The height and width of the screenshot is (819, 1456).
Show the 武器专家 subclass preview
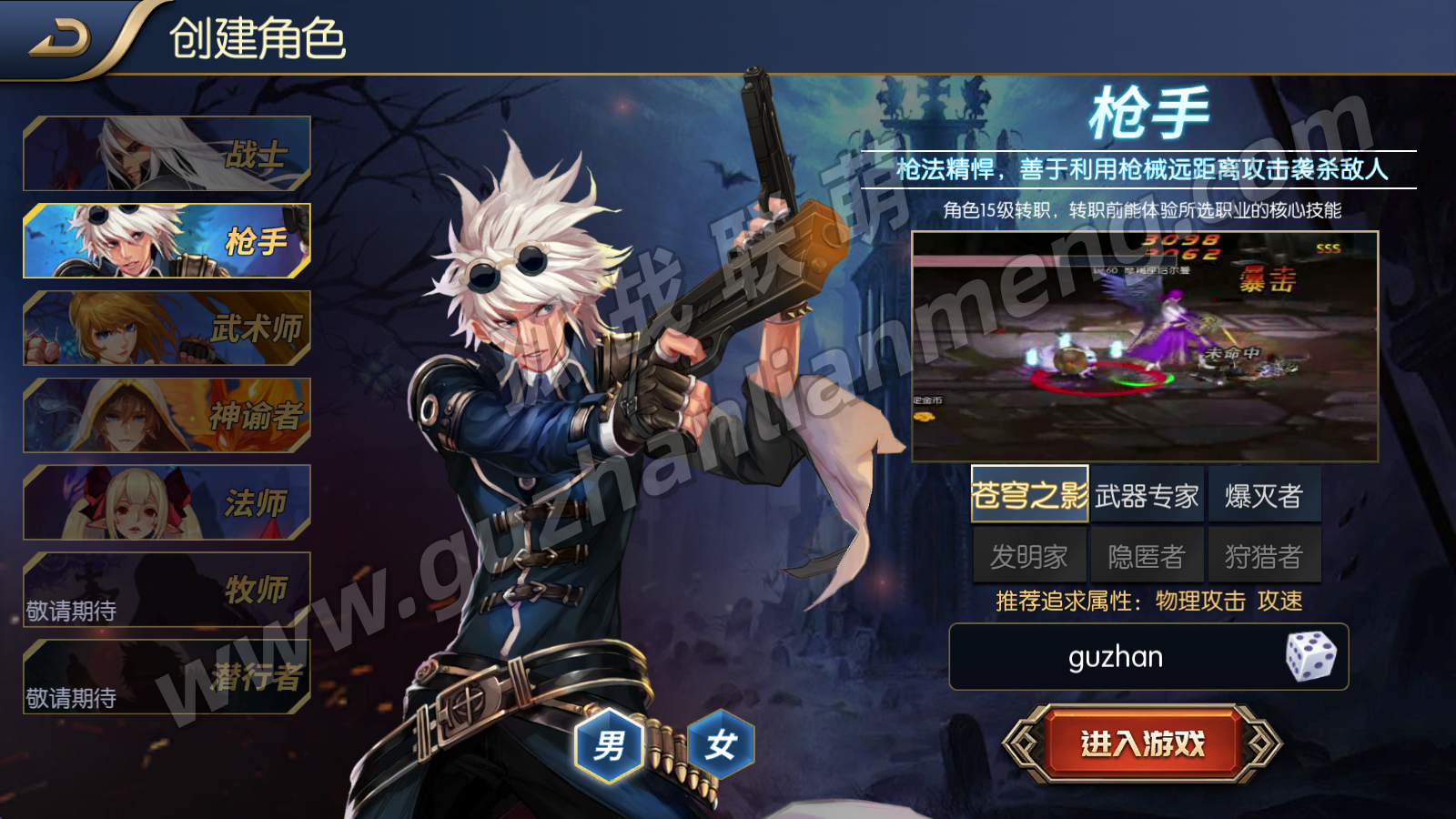pos(1147,495)
